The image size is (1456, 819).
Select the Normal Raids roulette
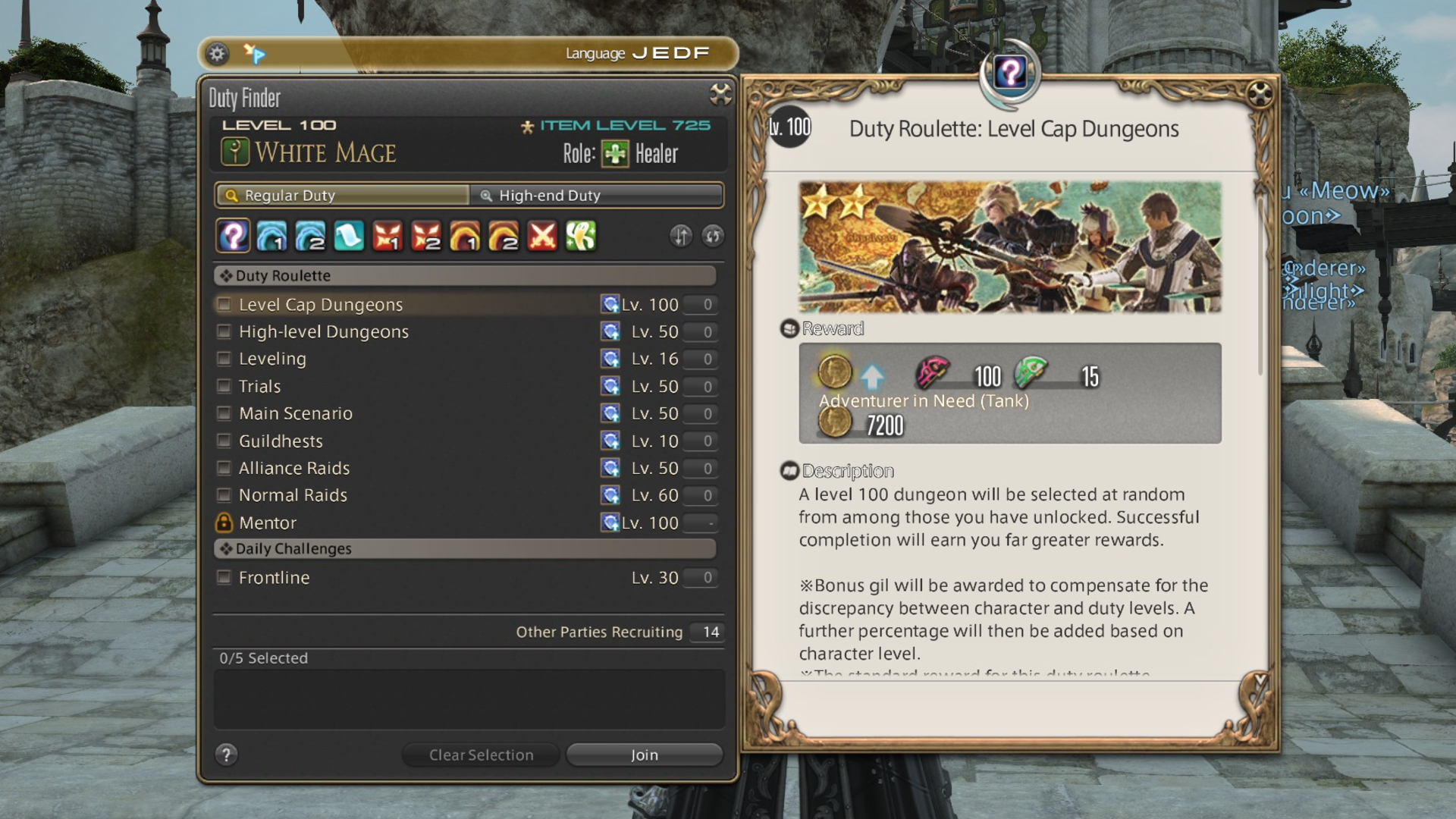point(224,495)
